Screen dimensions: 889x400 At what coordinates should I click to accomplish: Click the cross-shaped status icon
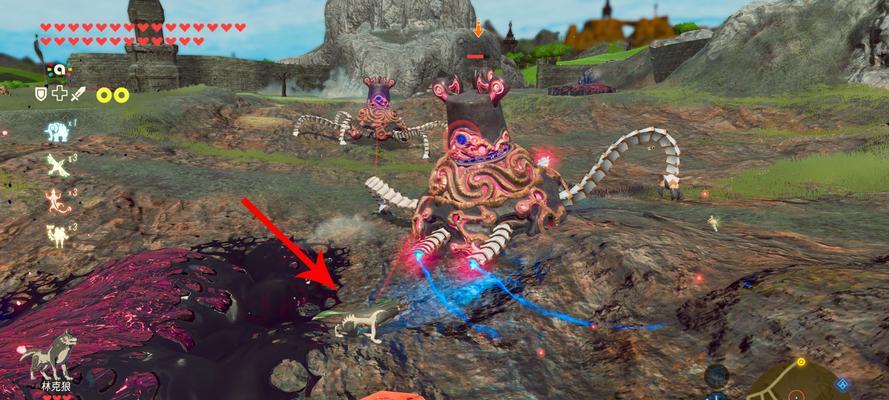pyautogui.click(x=60, y=93)
